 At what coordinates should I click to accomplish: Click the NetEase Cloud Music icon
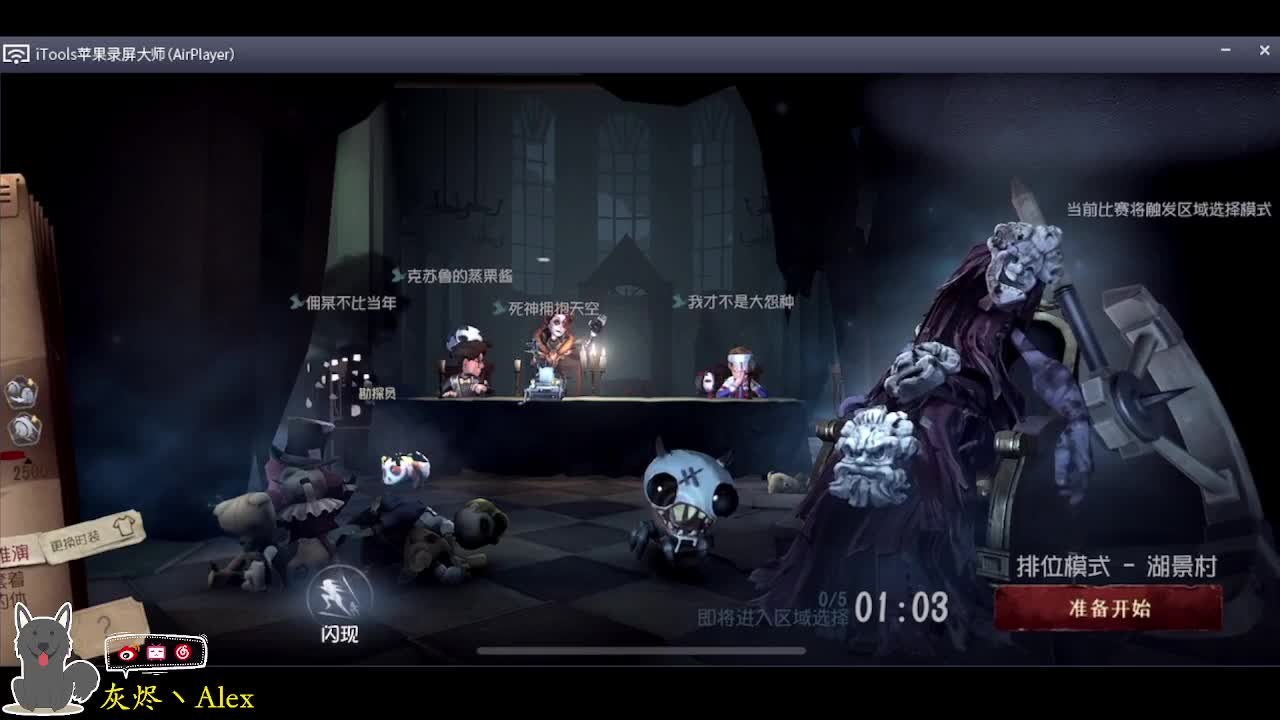coord(183,652)
